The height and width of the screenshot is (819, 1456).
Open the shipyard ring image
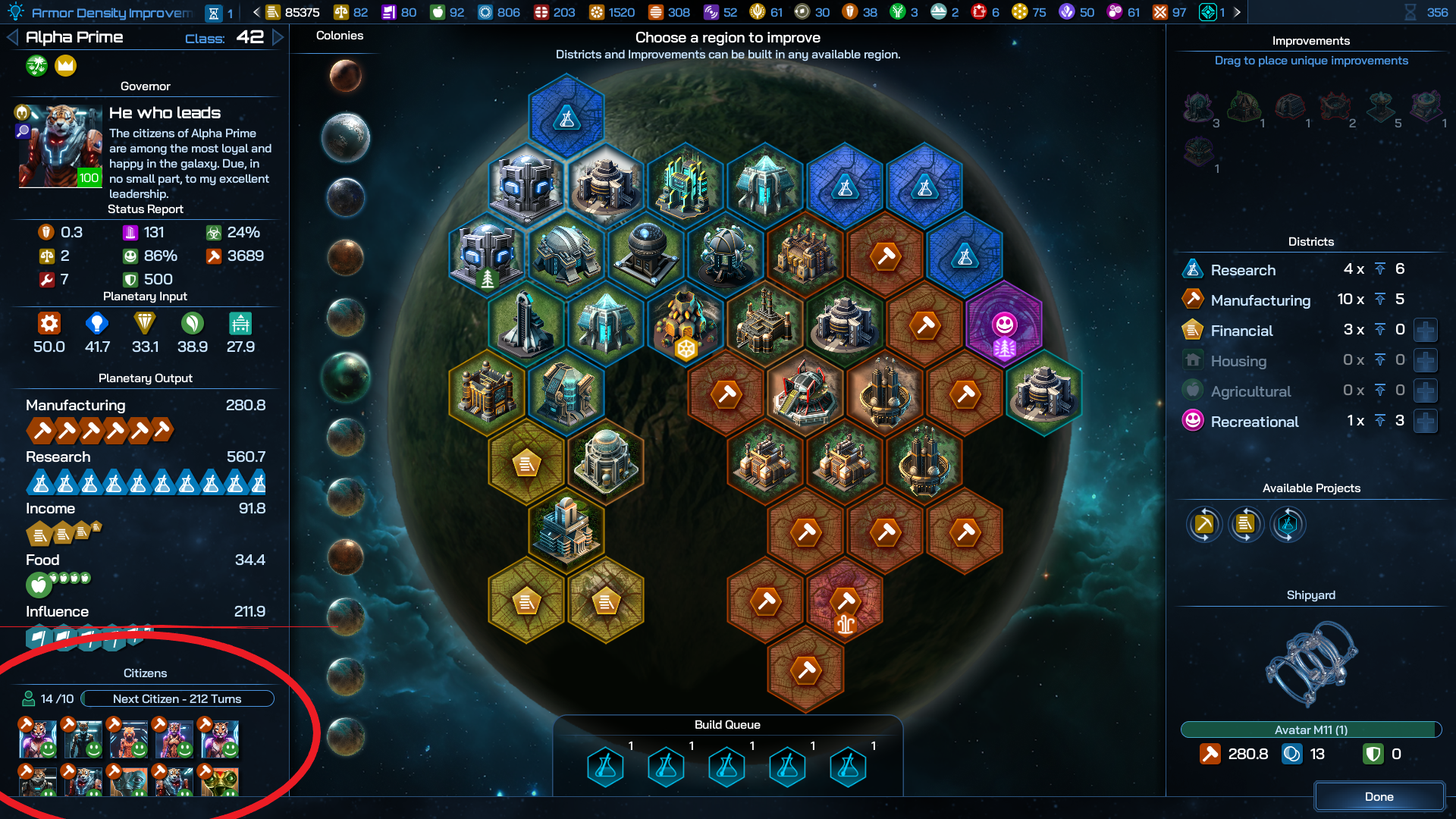pyautogui.click(x=1310, y=663)
